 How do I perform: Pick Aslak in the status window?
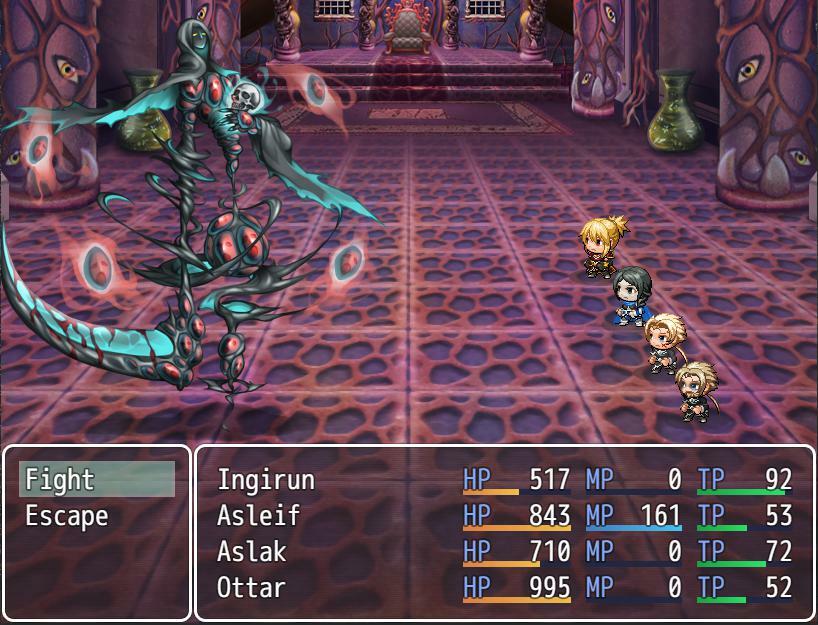[x=504, y=552]
